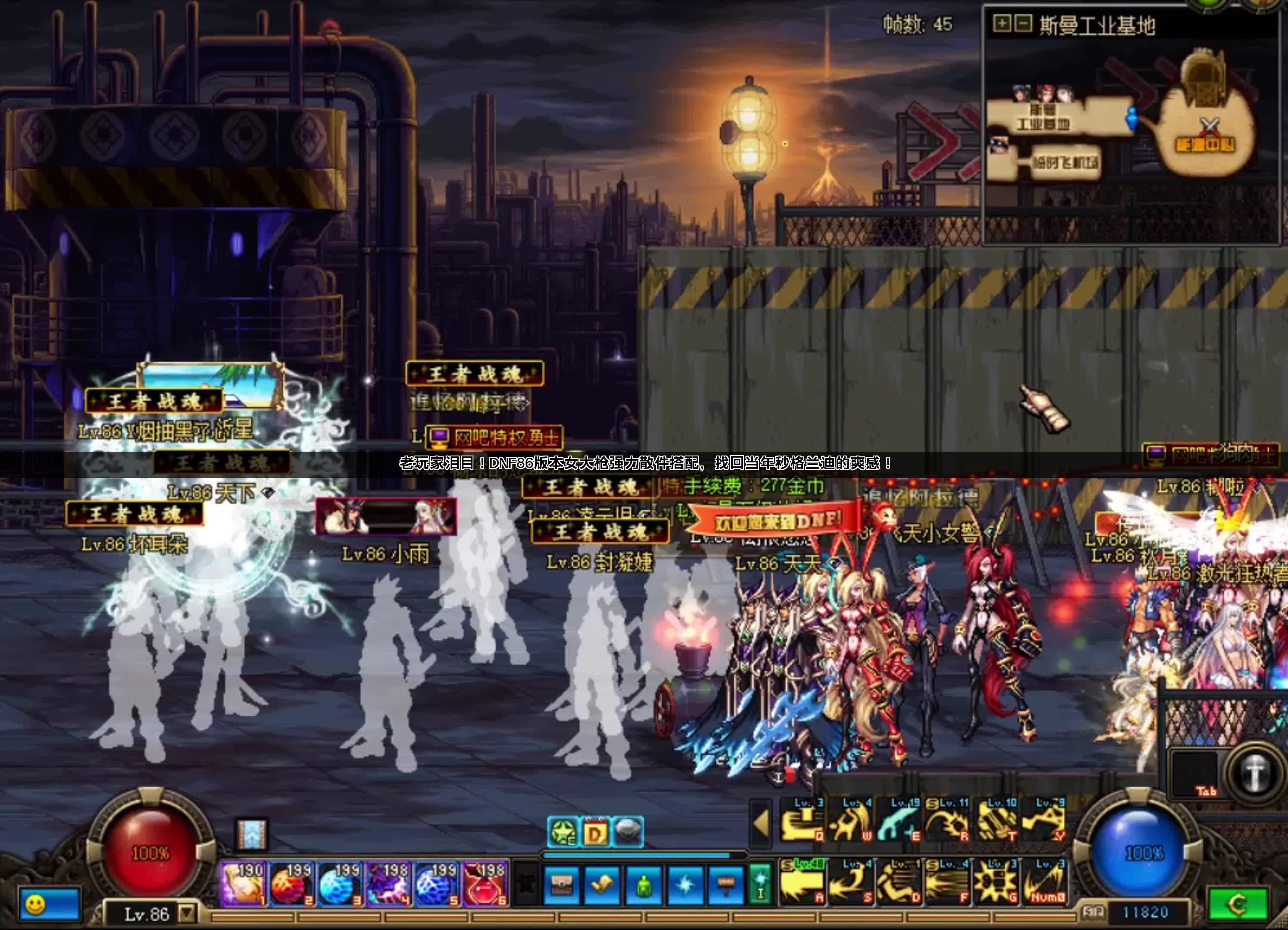Use the purple lightning item in slot 4
The width and height of the screenshot is (1288, 930).
389,883
